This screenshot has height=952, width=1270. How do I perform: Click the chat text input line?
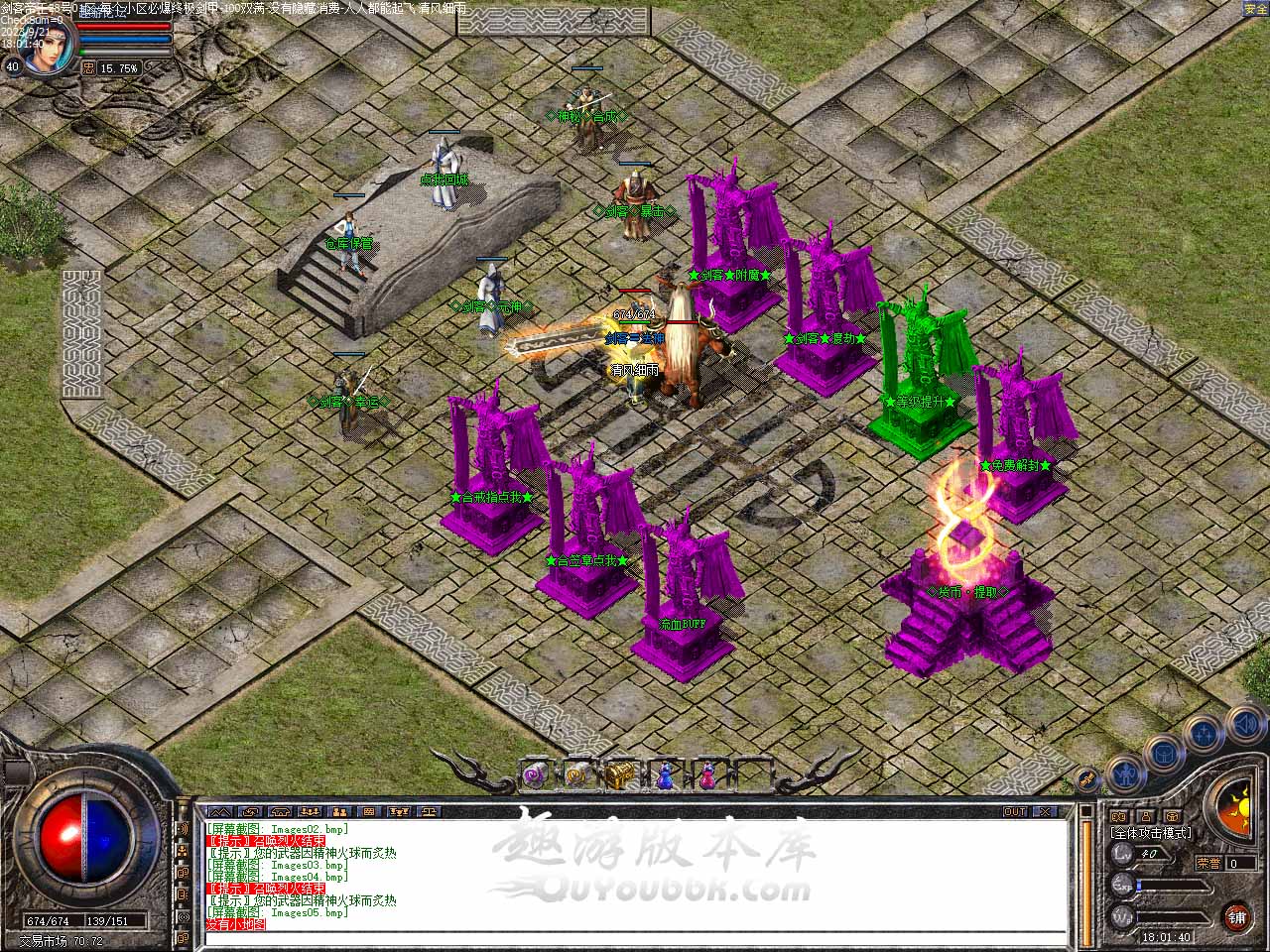635,937
